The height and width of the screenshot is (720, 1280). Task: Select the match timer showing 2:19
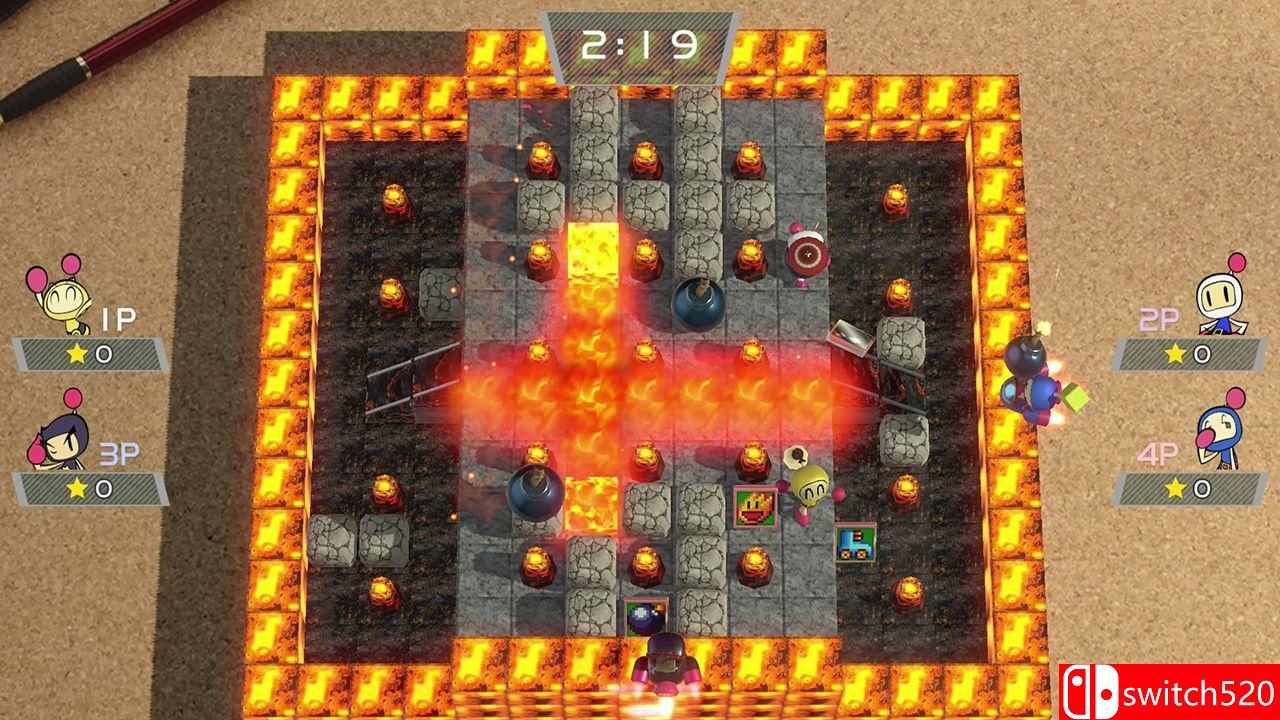(641, 44)
